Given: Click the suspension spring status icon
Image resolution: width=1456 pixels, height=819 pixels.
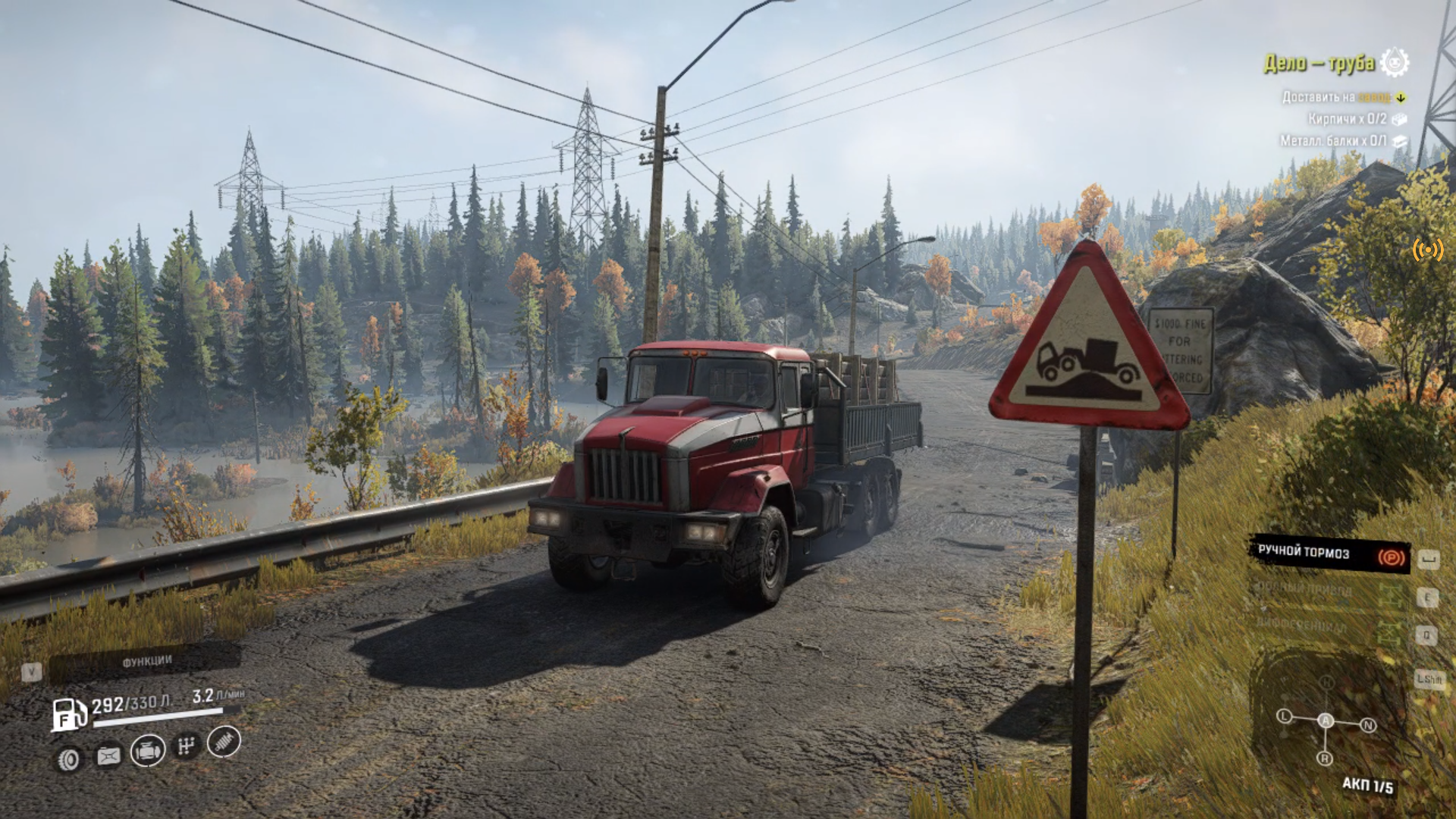Looking at the screenshot, I should [x=224, y=742].
